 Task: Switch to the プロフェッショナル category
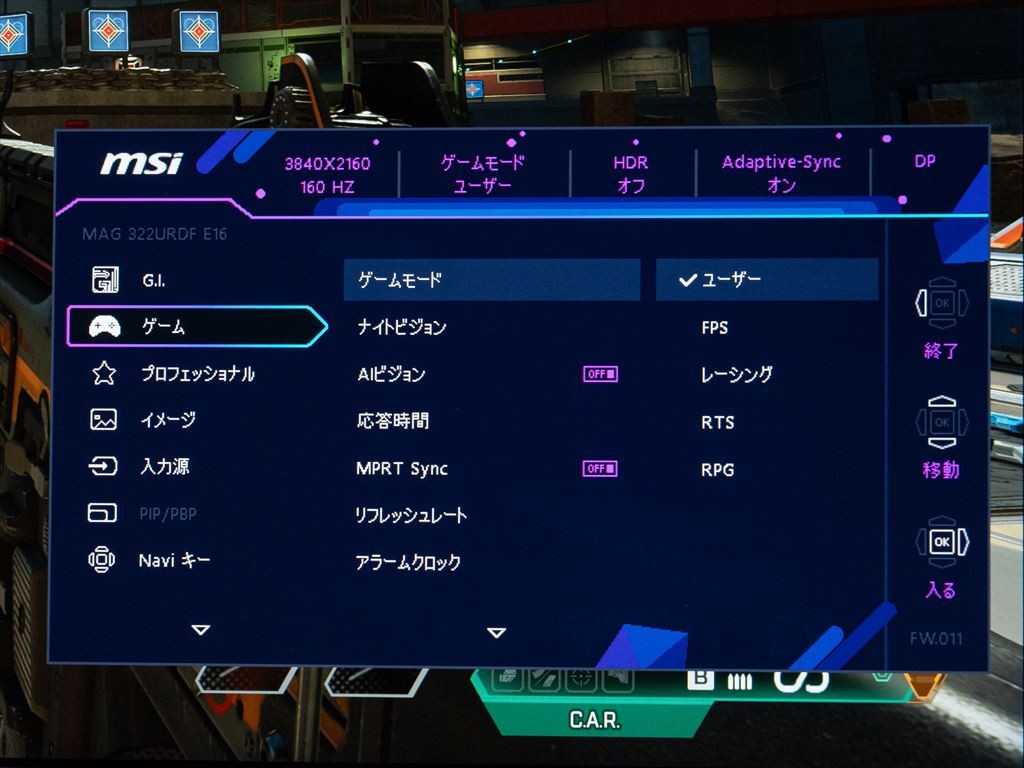(197, 374)
